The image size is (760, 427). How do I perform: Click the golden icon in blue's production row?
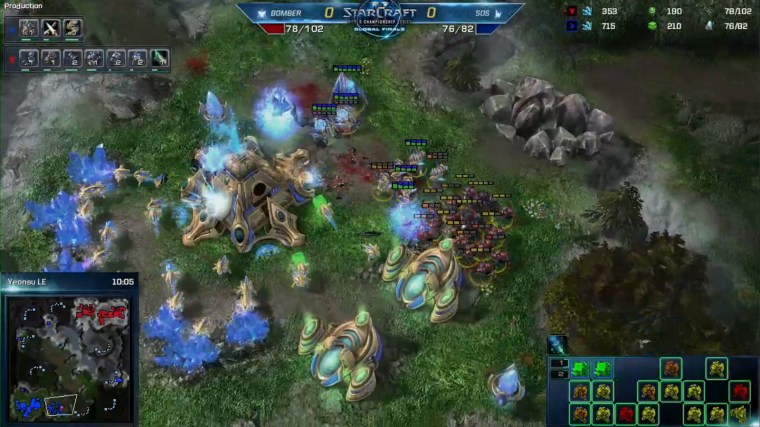coord(72,29)
